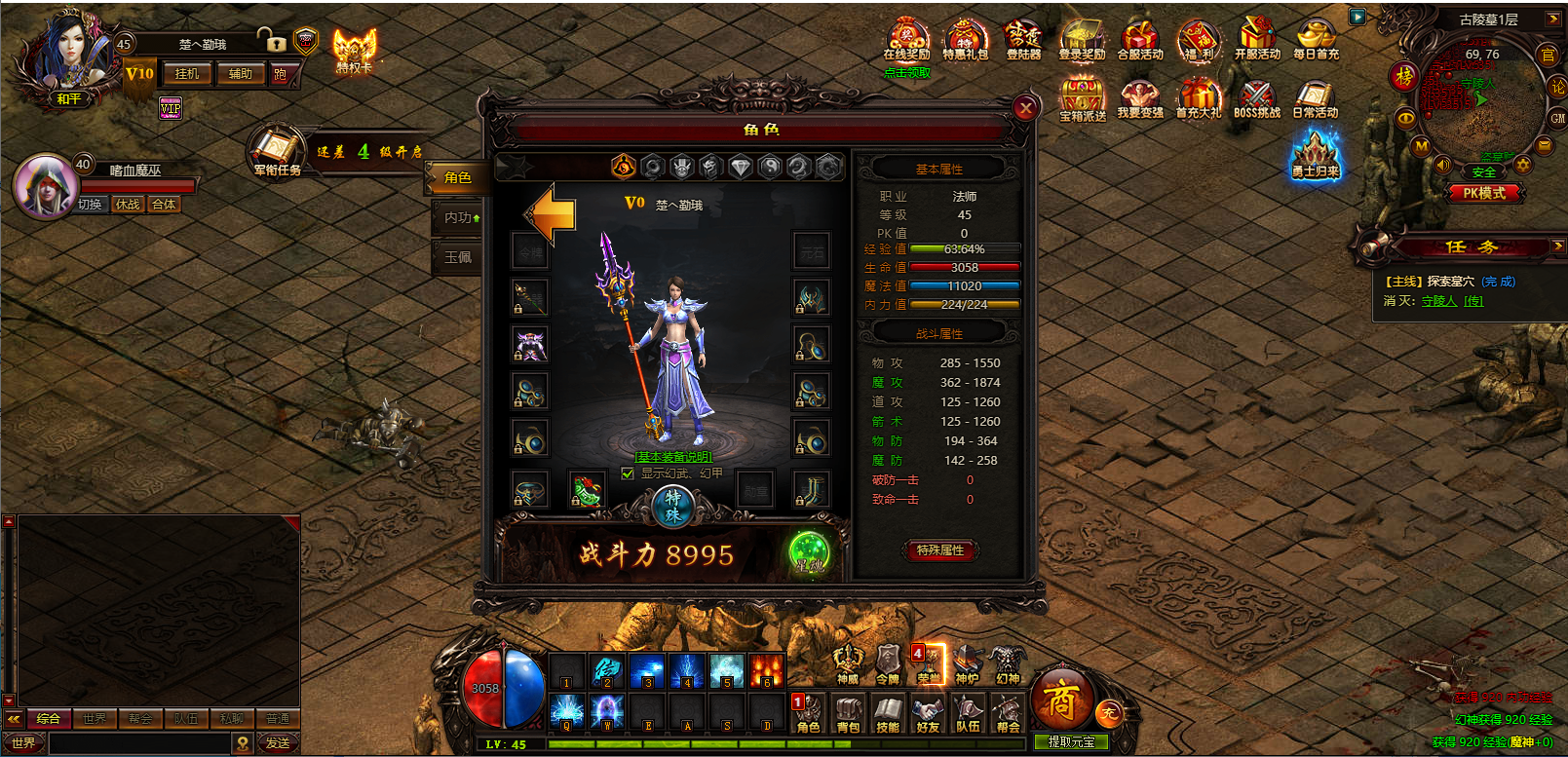Click the 合体 pet merge button
The height and width of the screenshot is (757, 1568).
(164, 205)
